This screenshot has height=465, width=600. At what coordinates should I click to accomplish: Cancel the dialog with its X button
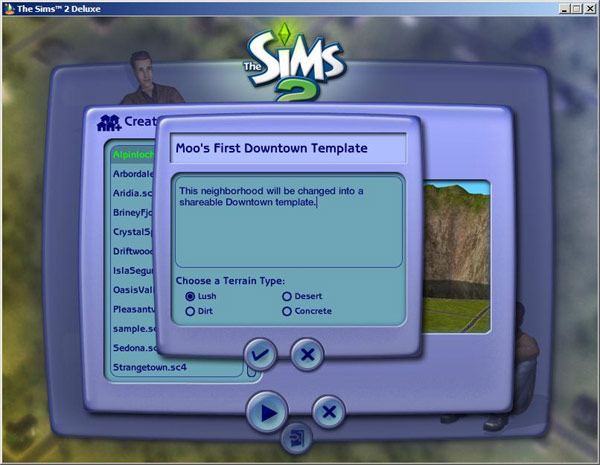coord(307,354)
